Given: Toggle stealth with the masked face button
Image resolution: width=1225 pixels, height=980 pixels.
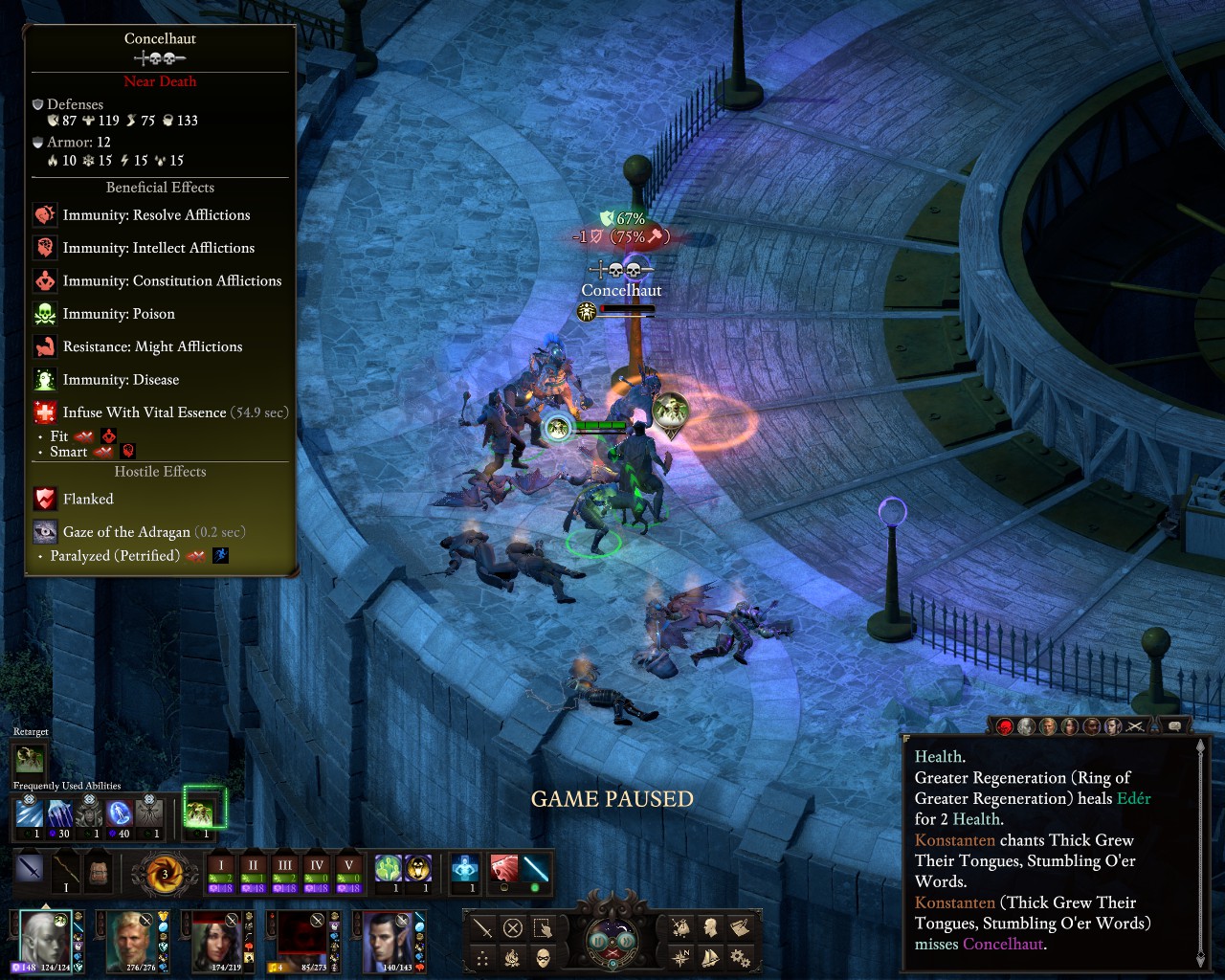Looking at the screenshot, I should pyautogui.click(x=543, y=957).
